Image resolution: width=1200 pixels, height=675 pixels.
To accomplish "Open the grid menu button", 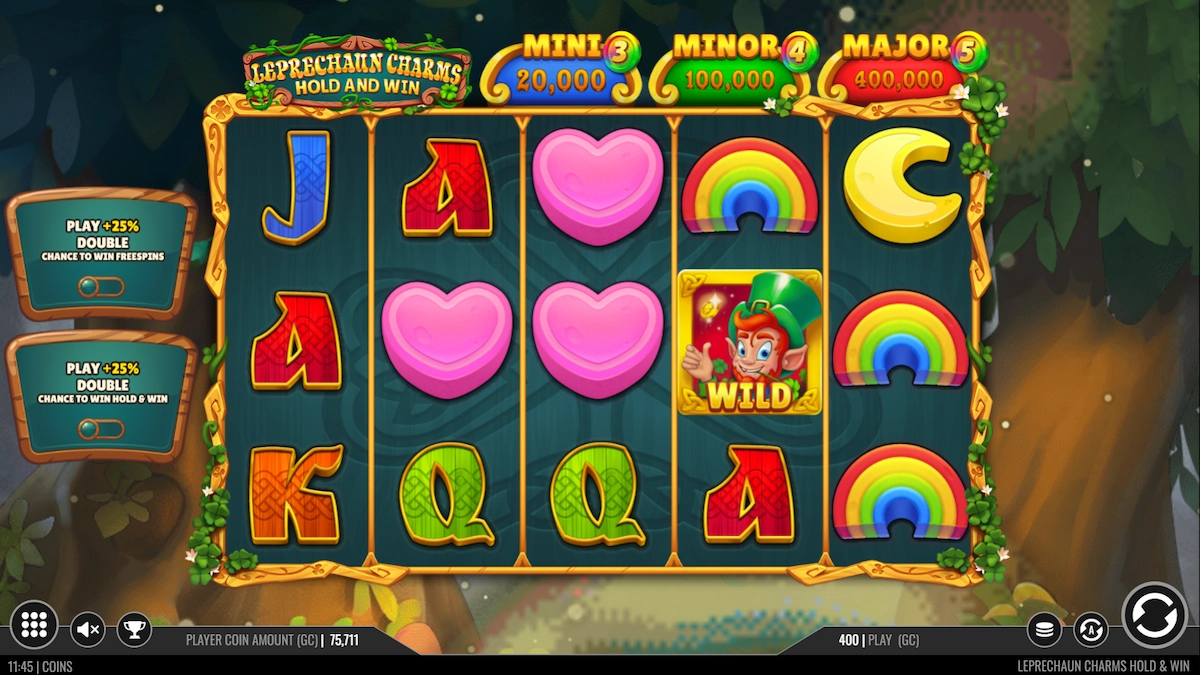I will point(34,625).
